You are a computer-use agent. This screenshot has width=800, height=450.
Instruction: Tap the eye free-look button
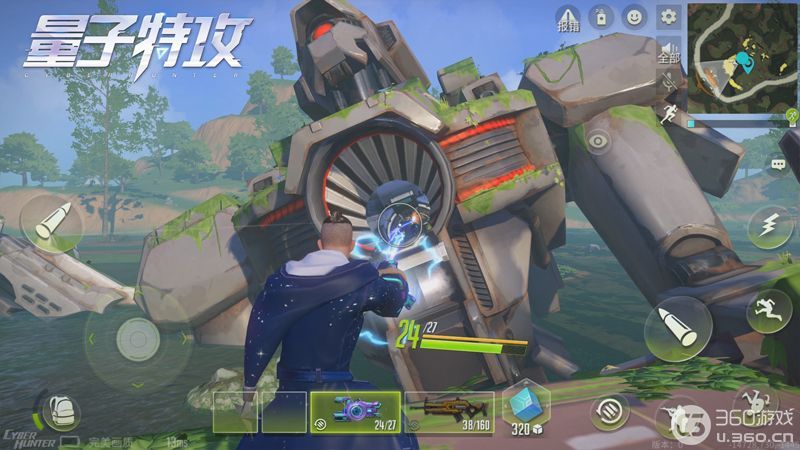(x=600, y=141)
